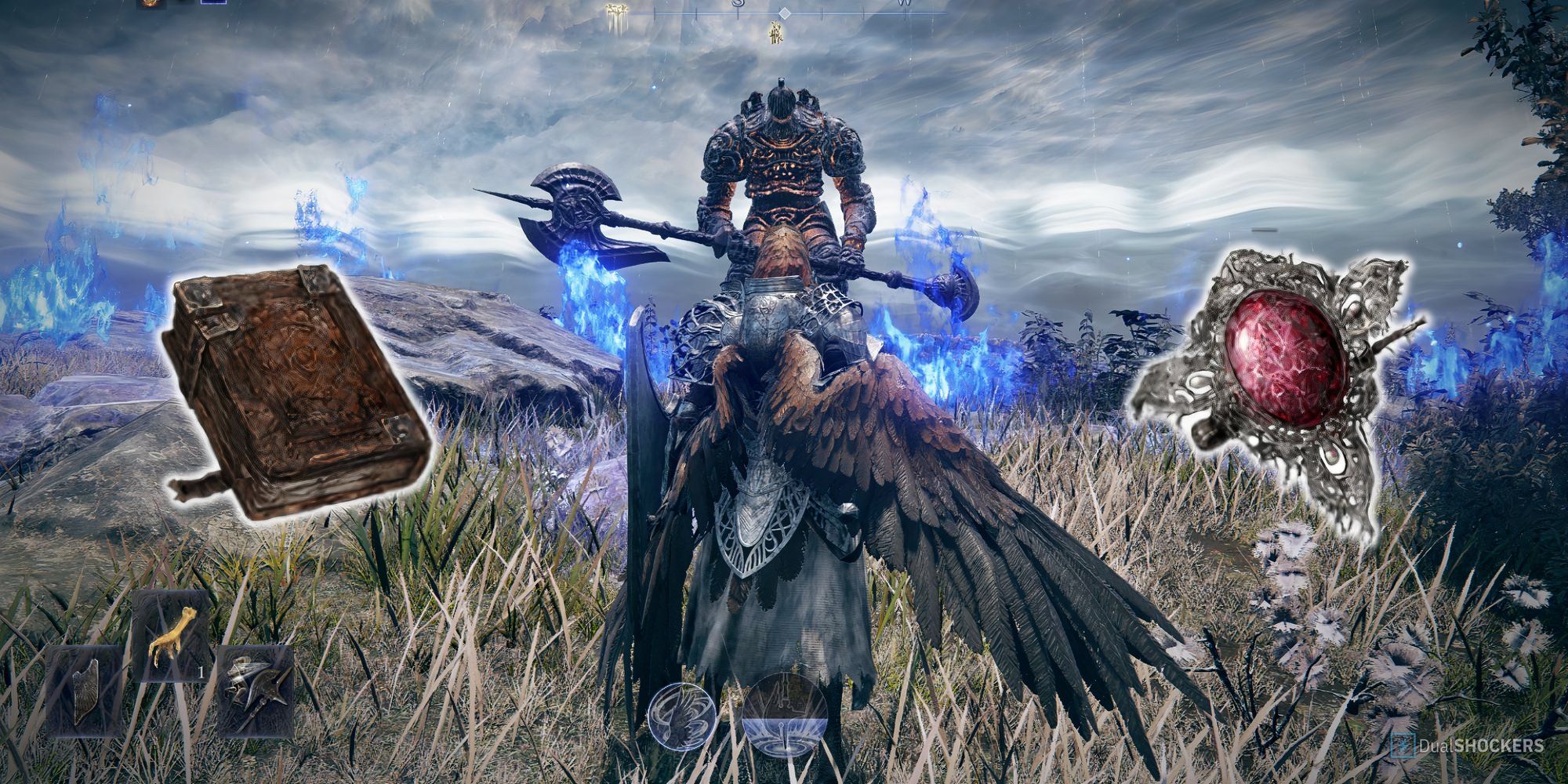Click the golden statue icon below the compass

tap(776, 33)
